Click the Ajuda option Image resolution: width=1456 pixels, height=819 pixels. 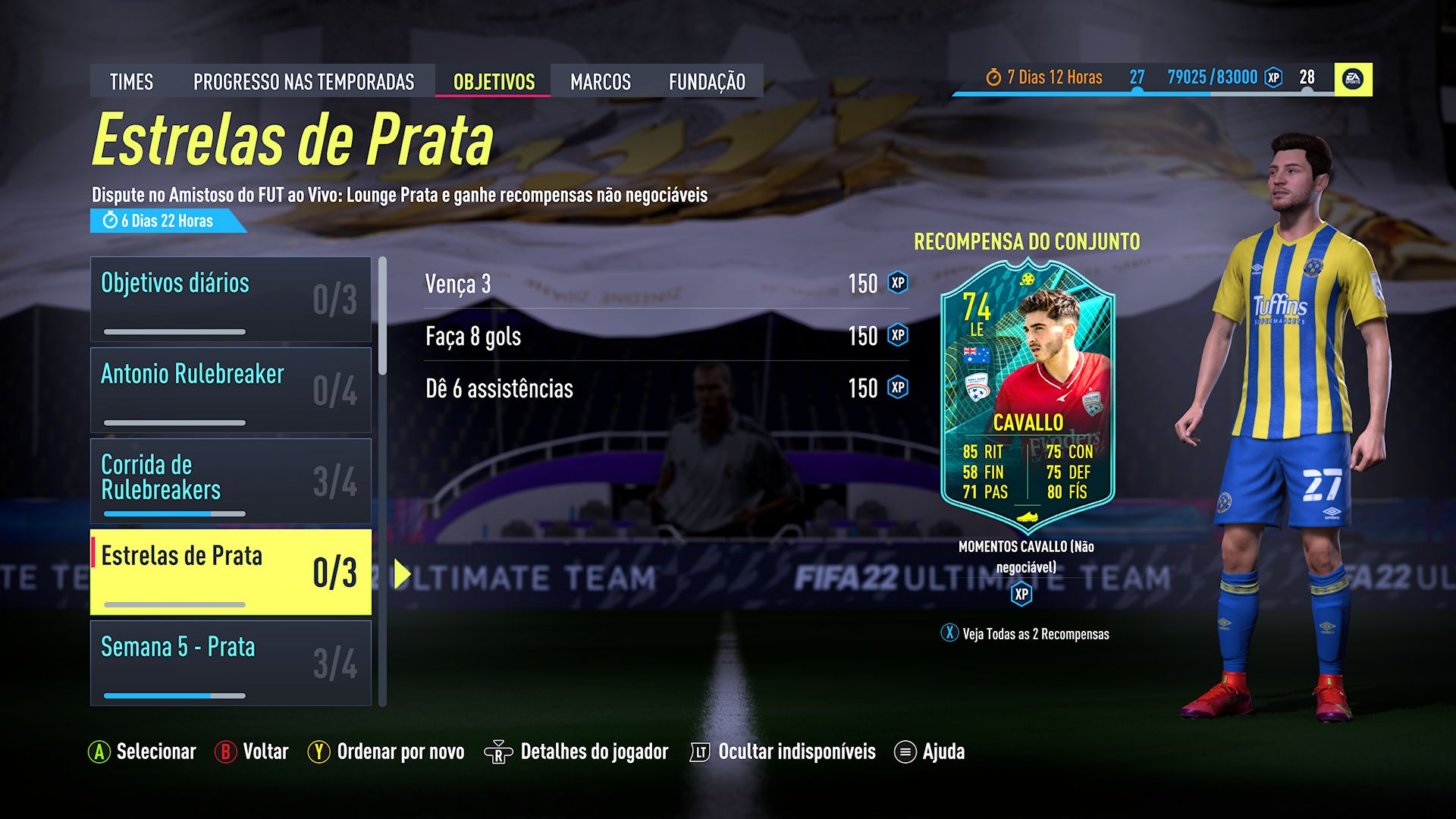(943, 752)
